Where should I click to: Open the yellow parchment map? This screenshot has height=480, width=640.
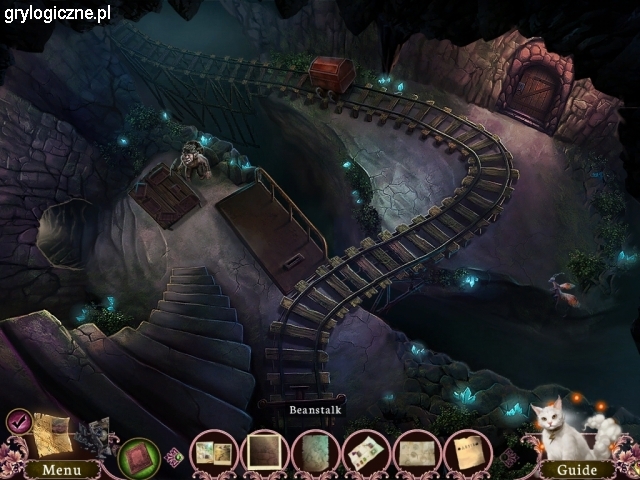click(52, 434)
